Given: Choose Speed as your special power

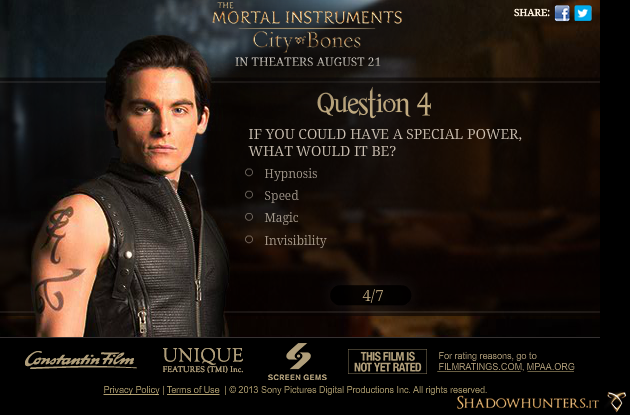Looking at the screenshot, I should [x=249, y=195].
